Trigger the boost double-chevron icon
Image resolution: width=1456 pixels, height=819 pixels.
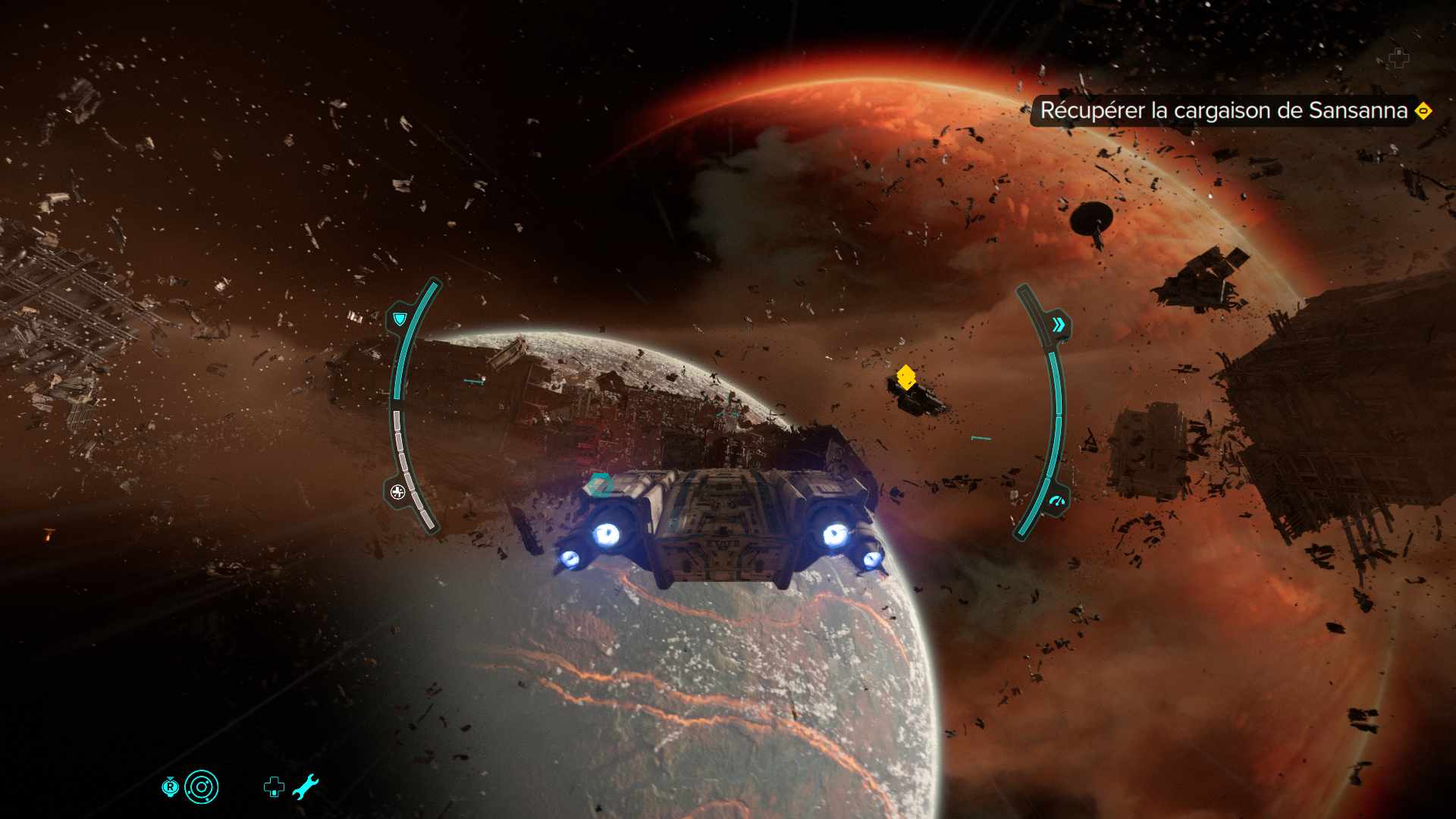point(1058,325)
